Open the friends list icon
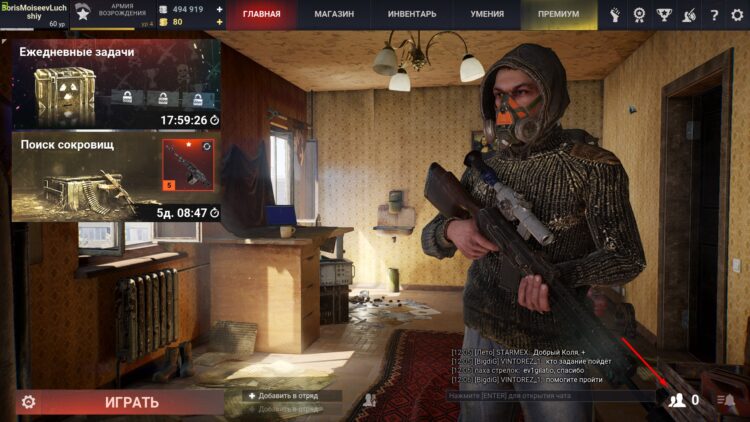 click(x=679, y=400)
